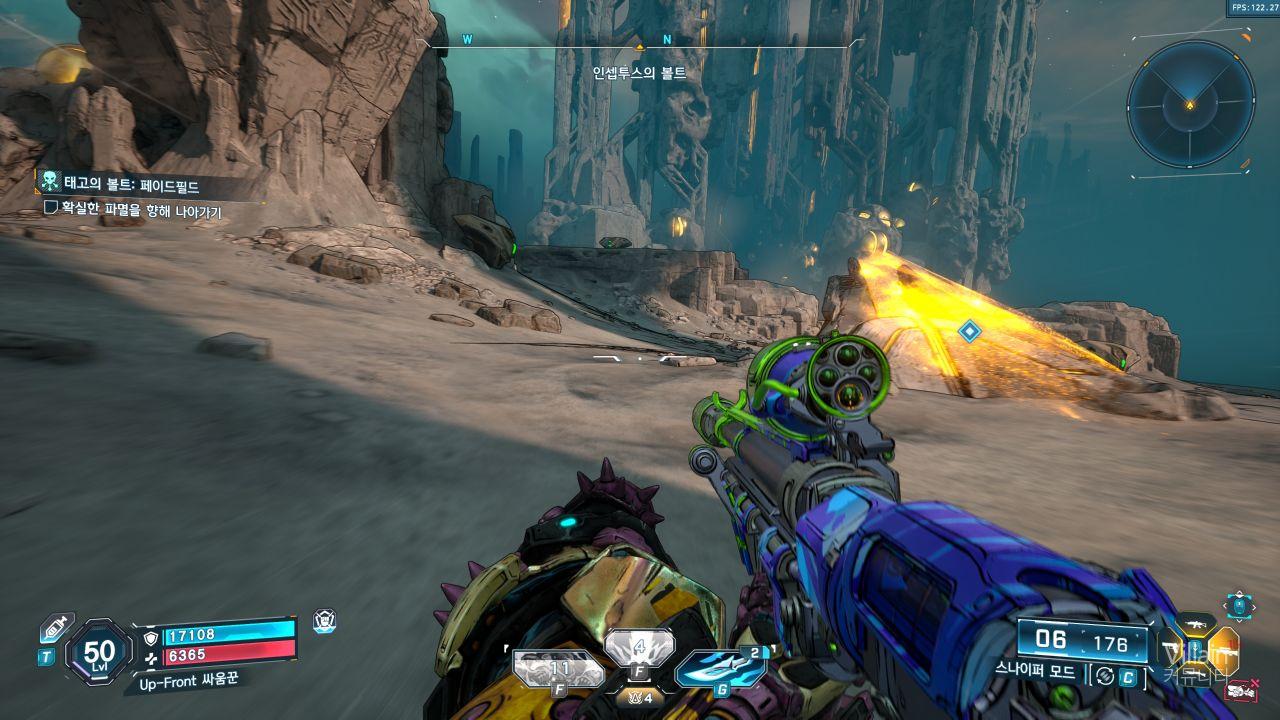1280x720 pixels.
Task: Select the highlighted orange weapon slot
Action: click(1224, 650)
